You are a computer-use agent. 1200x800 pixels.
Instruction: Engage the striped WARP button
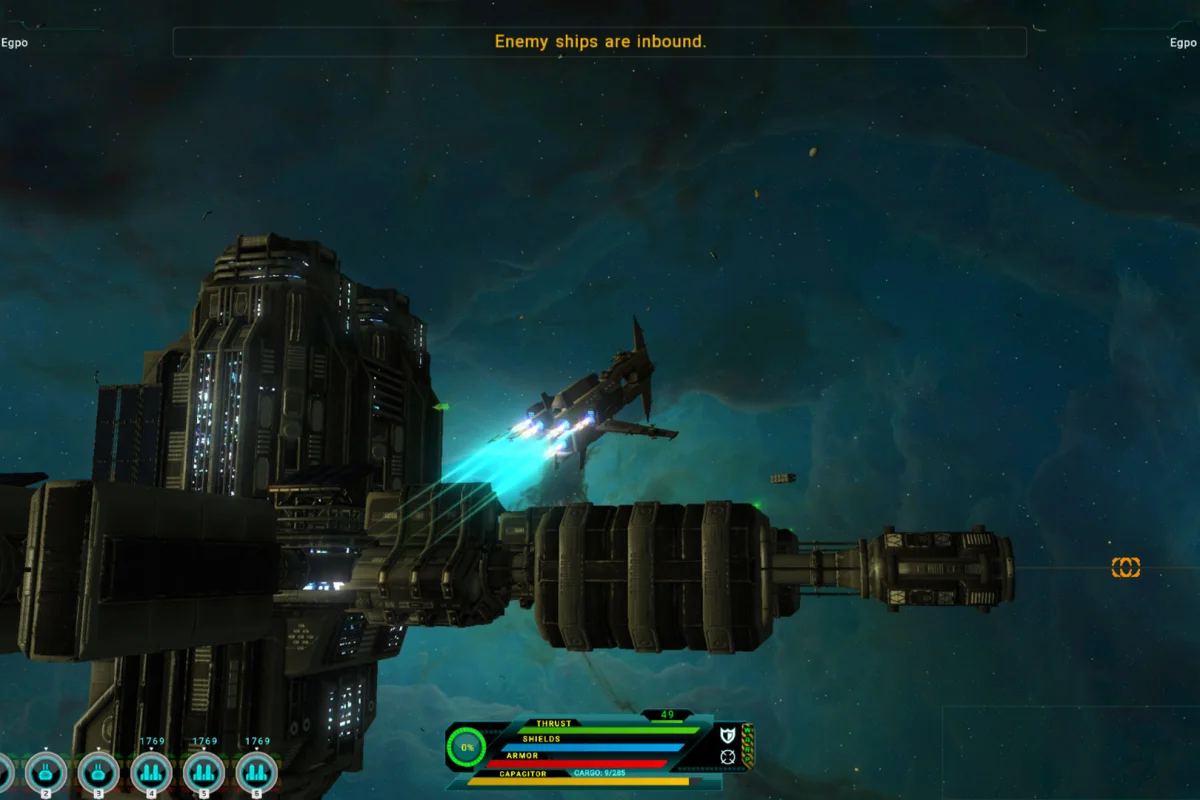pos(747,745)
